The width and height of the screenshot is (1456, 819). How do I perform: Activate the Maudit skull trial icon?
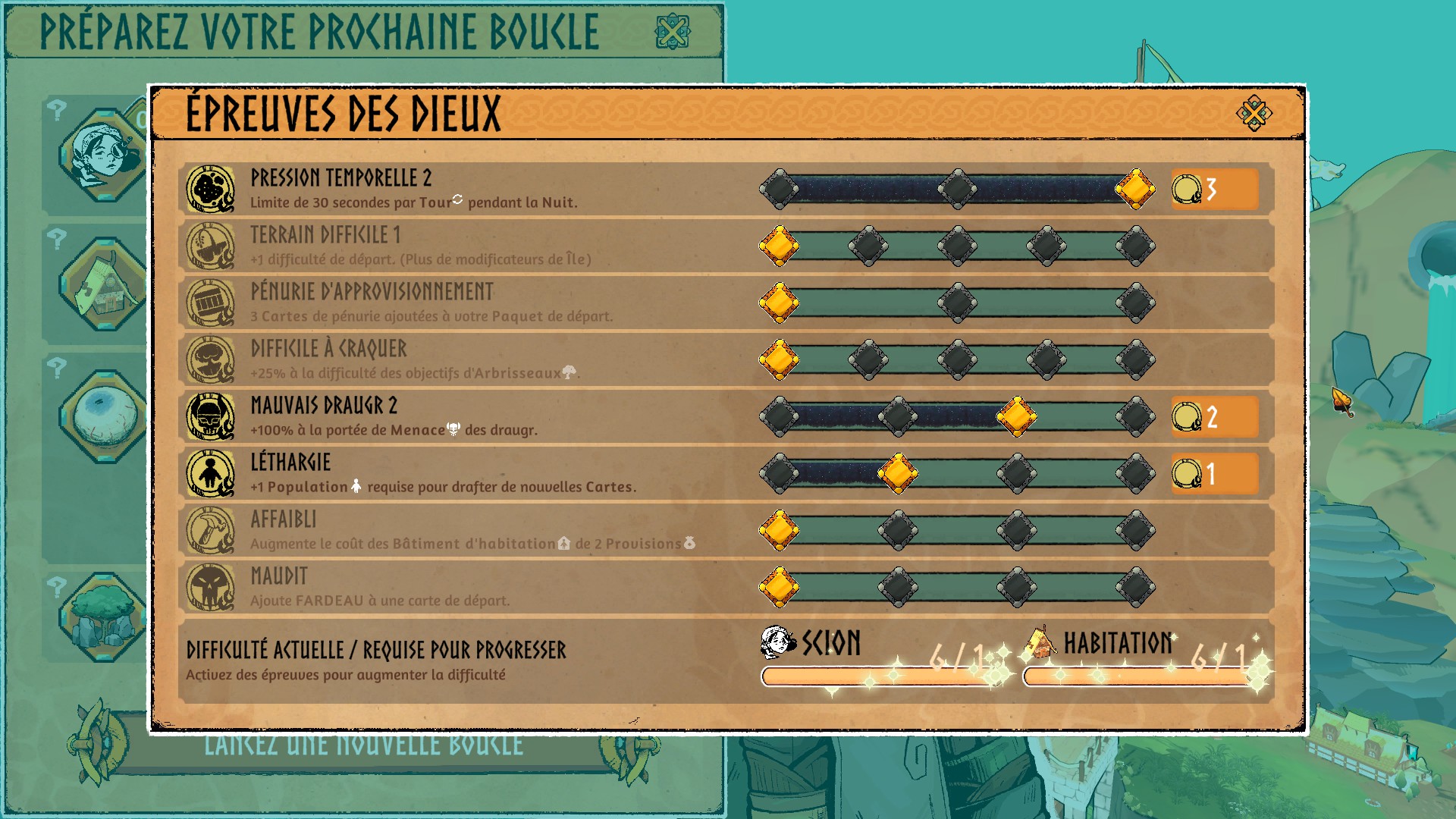pos(210,587)
